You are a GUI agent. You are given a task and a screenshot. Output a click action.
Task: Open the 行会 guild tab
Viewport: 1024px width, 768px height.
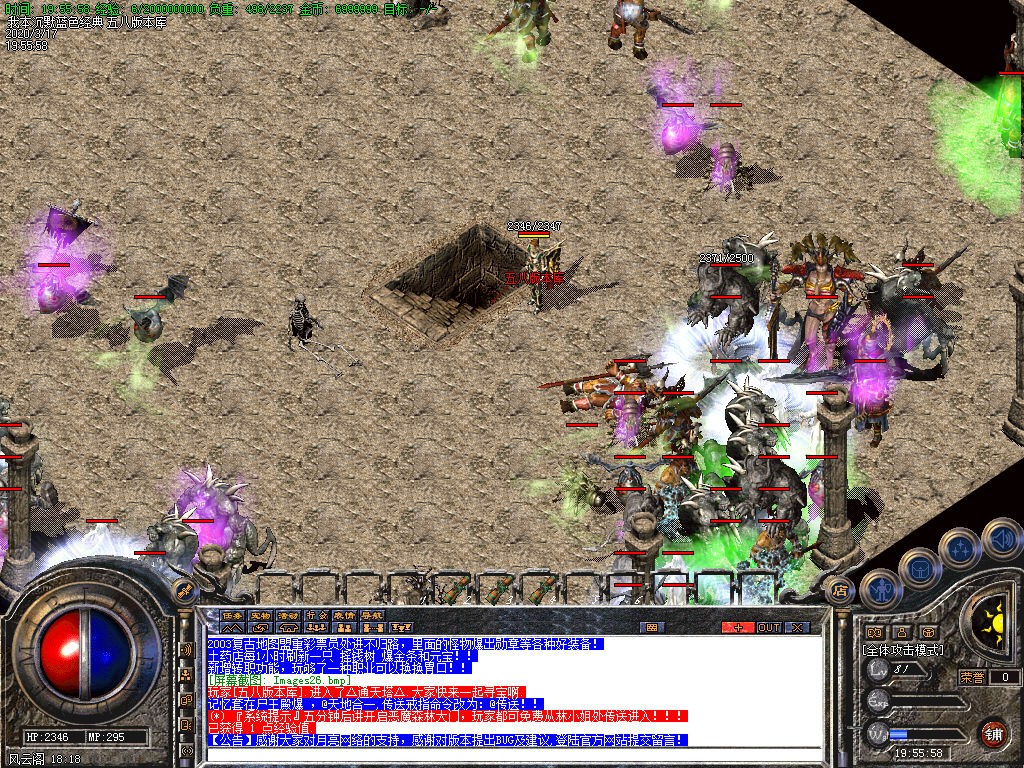(316, 615)
